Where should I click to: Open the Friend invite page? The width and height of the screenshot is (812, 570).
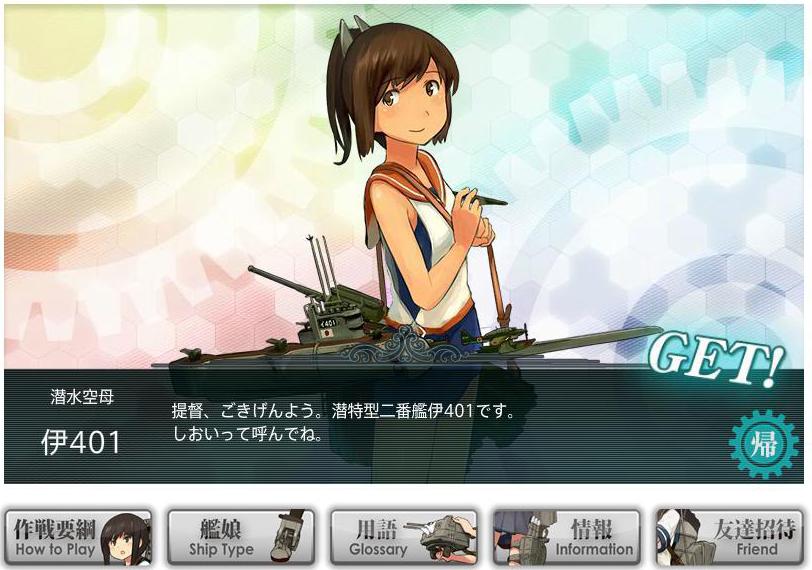(728, 538)
